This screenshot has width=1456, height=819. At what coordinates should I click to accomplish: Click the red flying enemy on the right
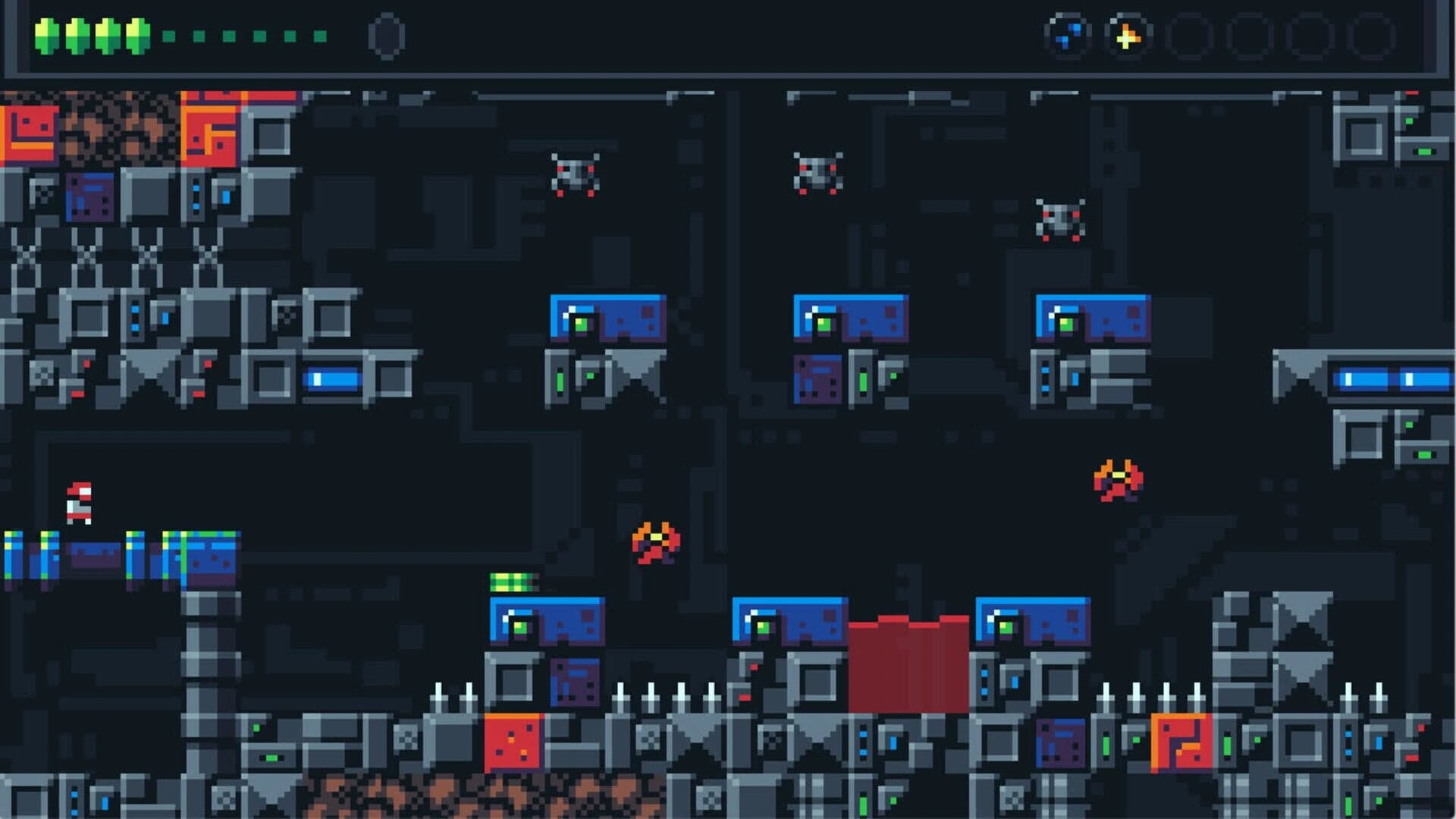[1116, 478]
